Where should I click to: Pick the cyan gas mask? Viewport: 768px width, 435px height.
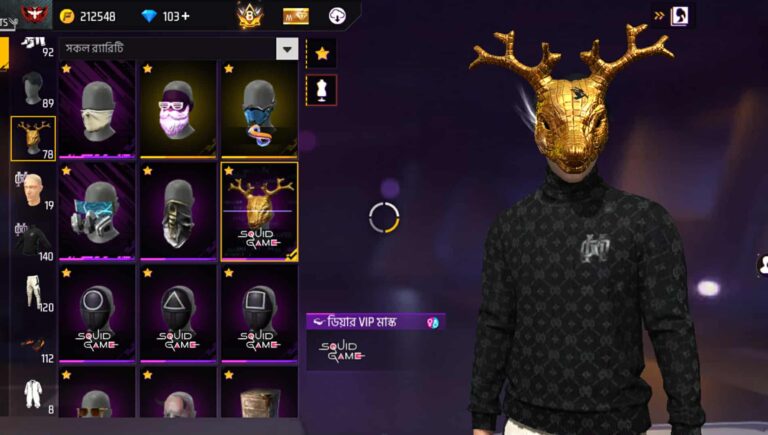pos(98,211)
